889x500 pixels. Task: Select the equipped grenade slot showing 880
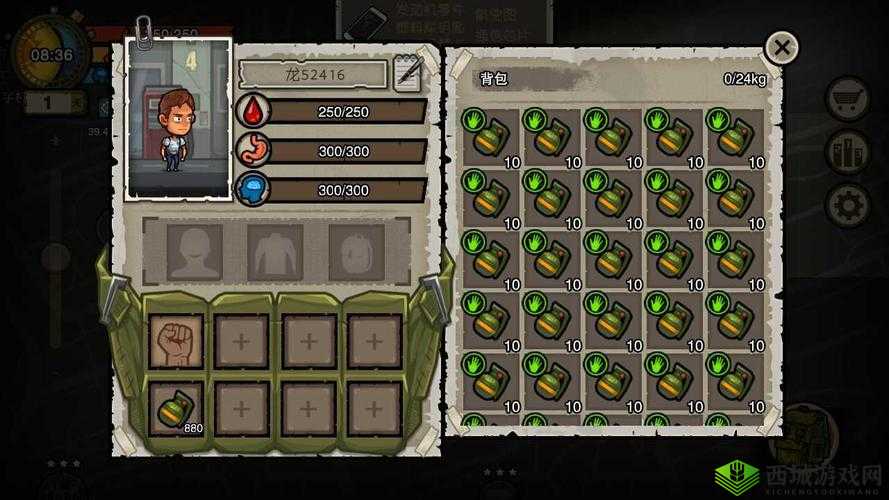(176, 408)
